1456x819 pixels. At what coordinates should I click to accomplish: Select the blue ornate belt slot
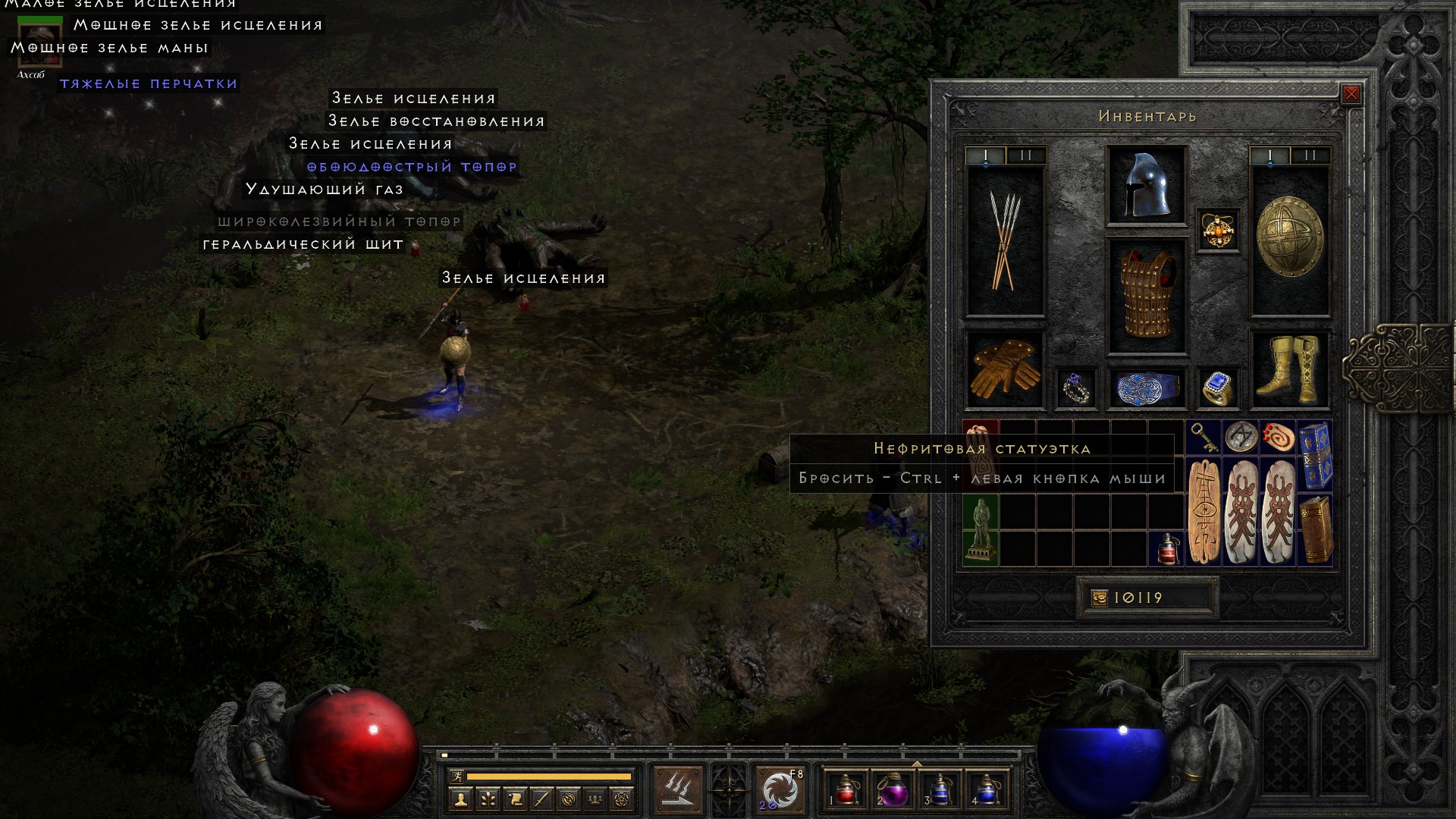(1146, 388)
